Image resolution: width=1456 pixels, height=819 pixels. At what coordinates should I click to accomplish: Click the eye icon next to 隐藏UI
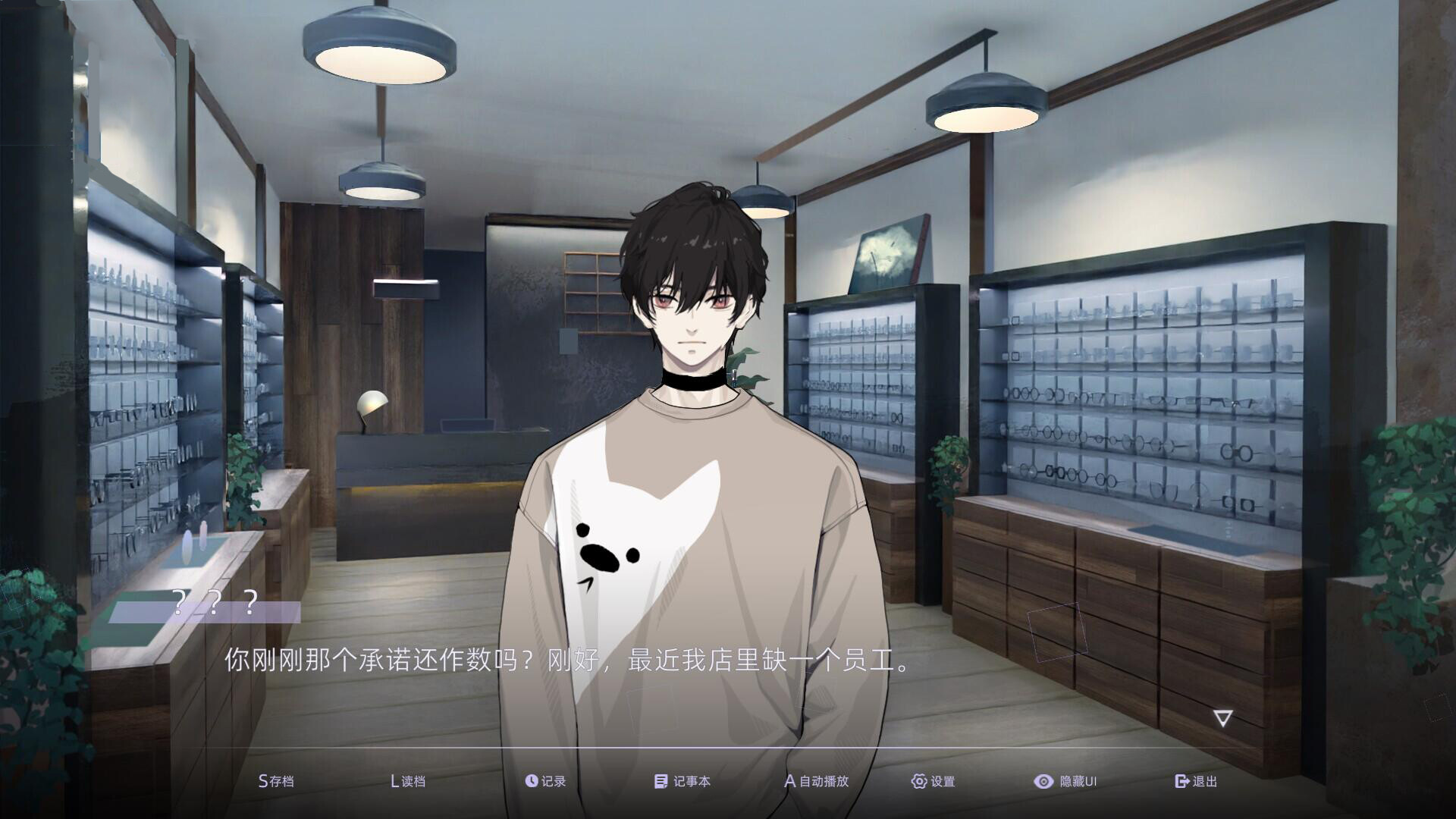(x=1043, y=780)
